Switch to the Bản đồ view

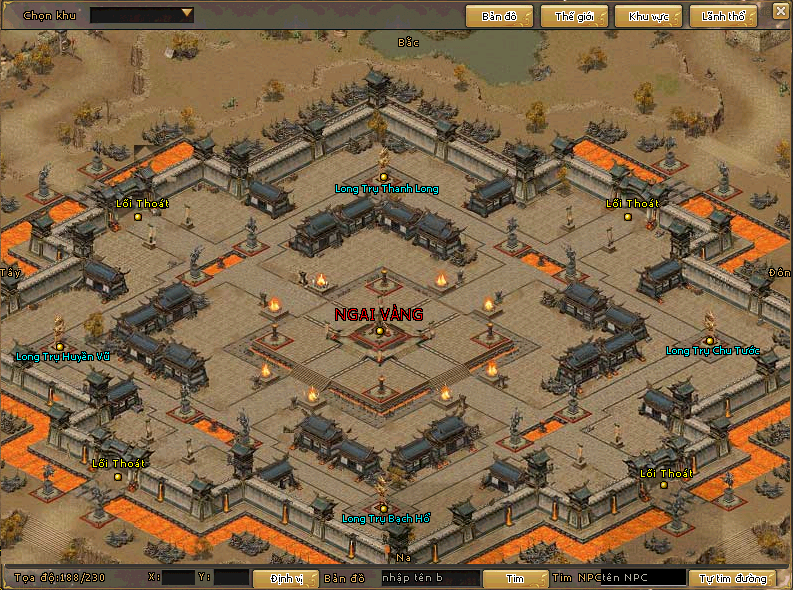[498, 16]
